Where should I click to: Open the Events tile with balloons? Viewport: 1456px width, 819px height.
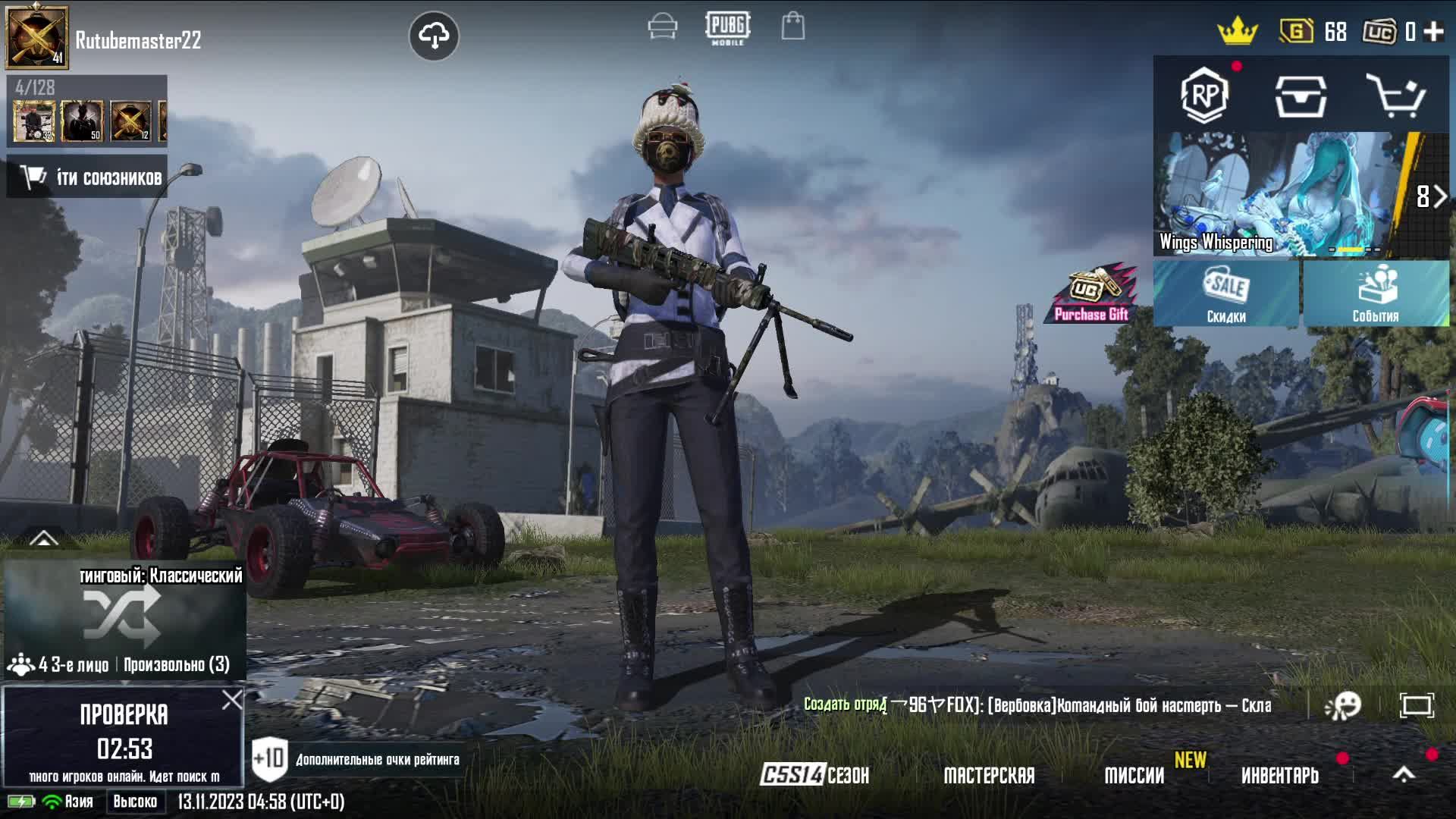(x=1376, y=293)
